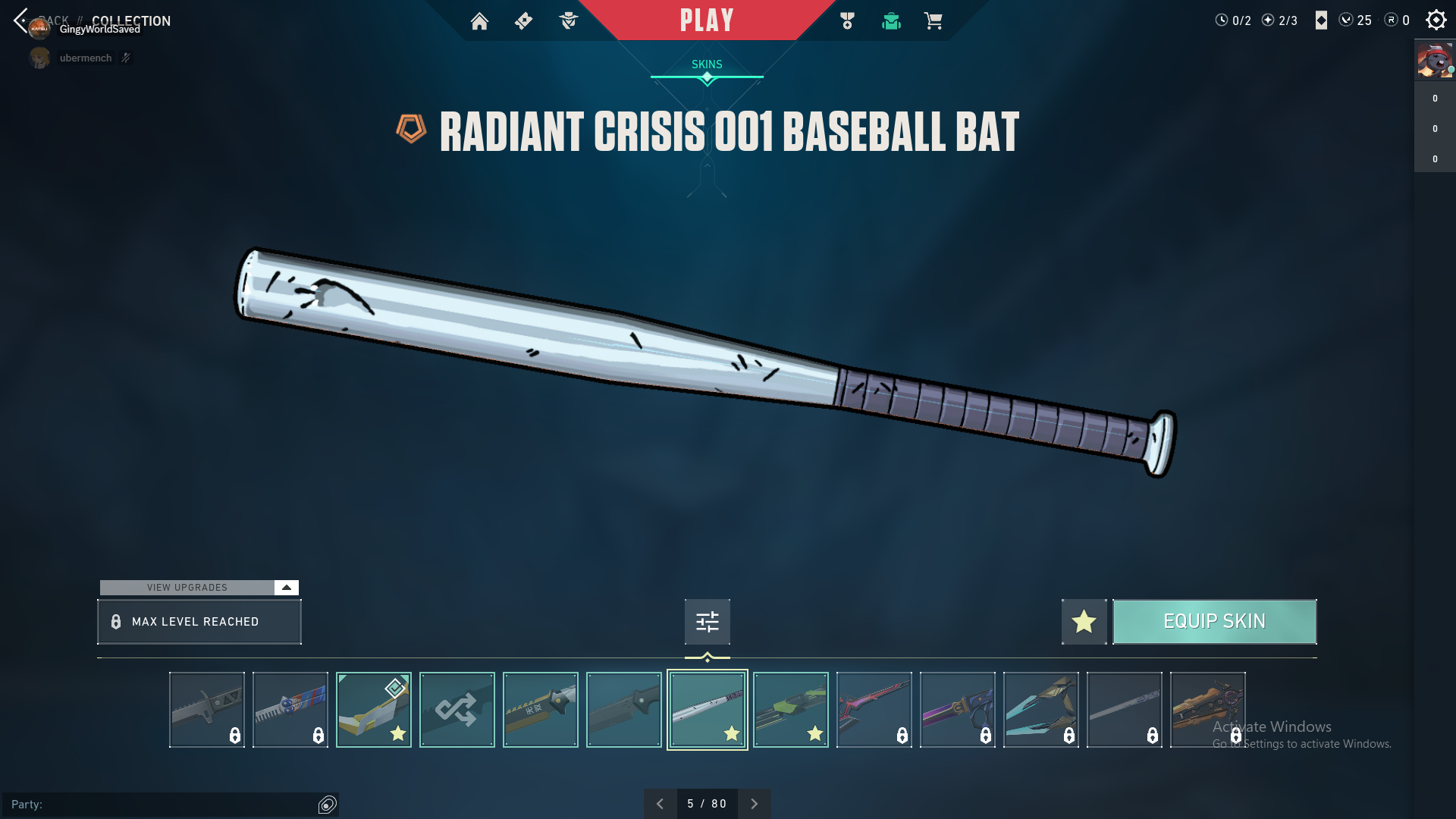
Task: Open the skin filter options
Action: tap(707, 622)
